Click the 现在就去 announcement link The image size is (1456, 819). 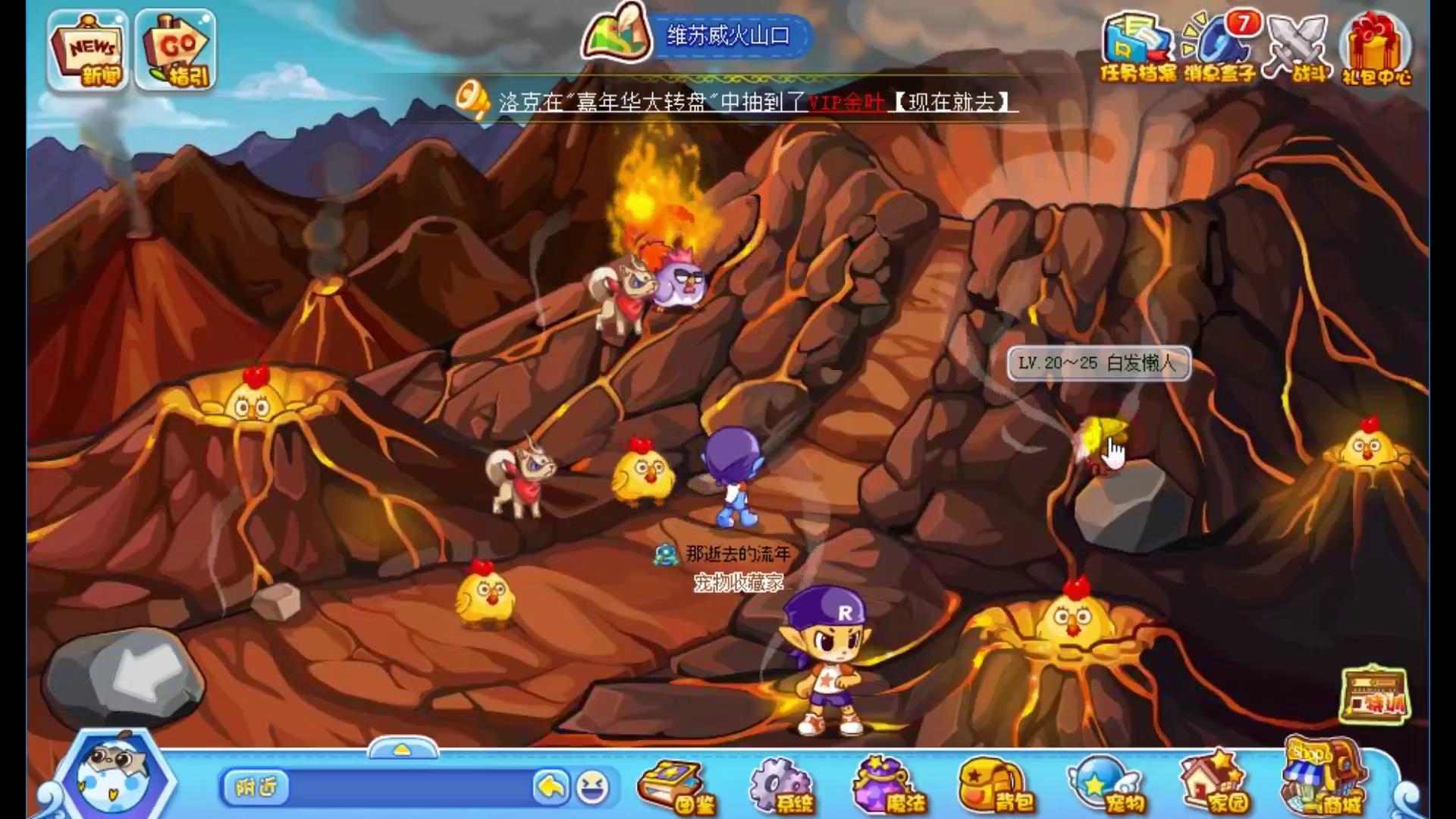click(951, 102)
